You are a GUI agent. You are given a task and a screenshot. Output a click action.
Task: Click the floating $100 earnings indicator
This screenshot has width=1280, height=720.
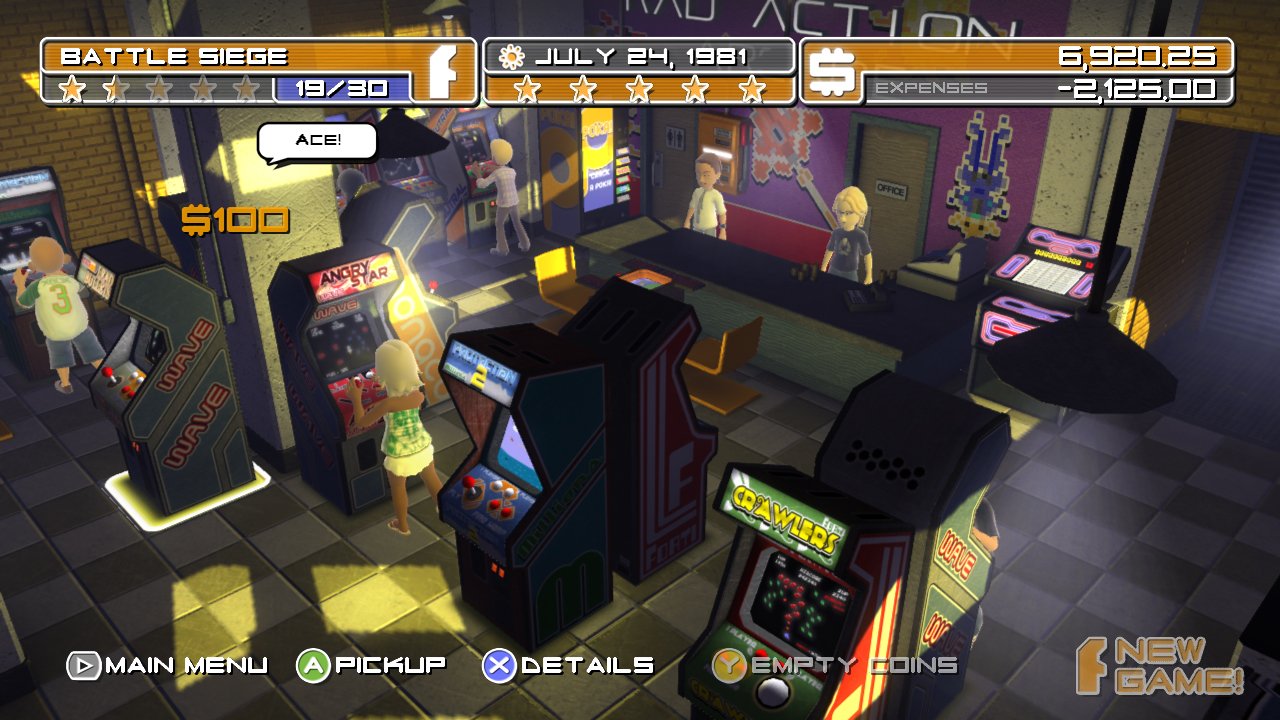[234, 218]
